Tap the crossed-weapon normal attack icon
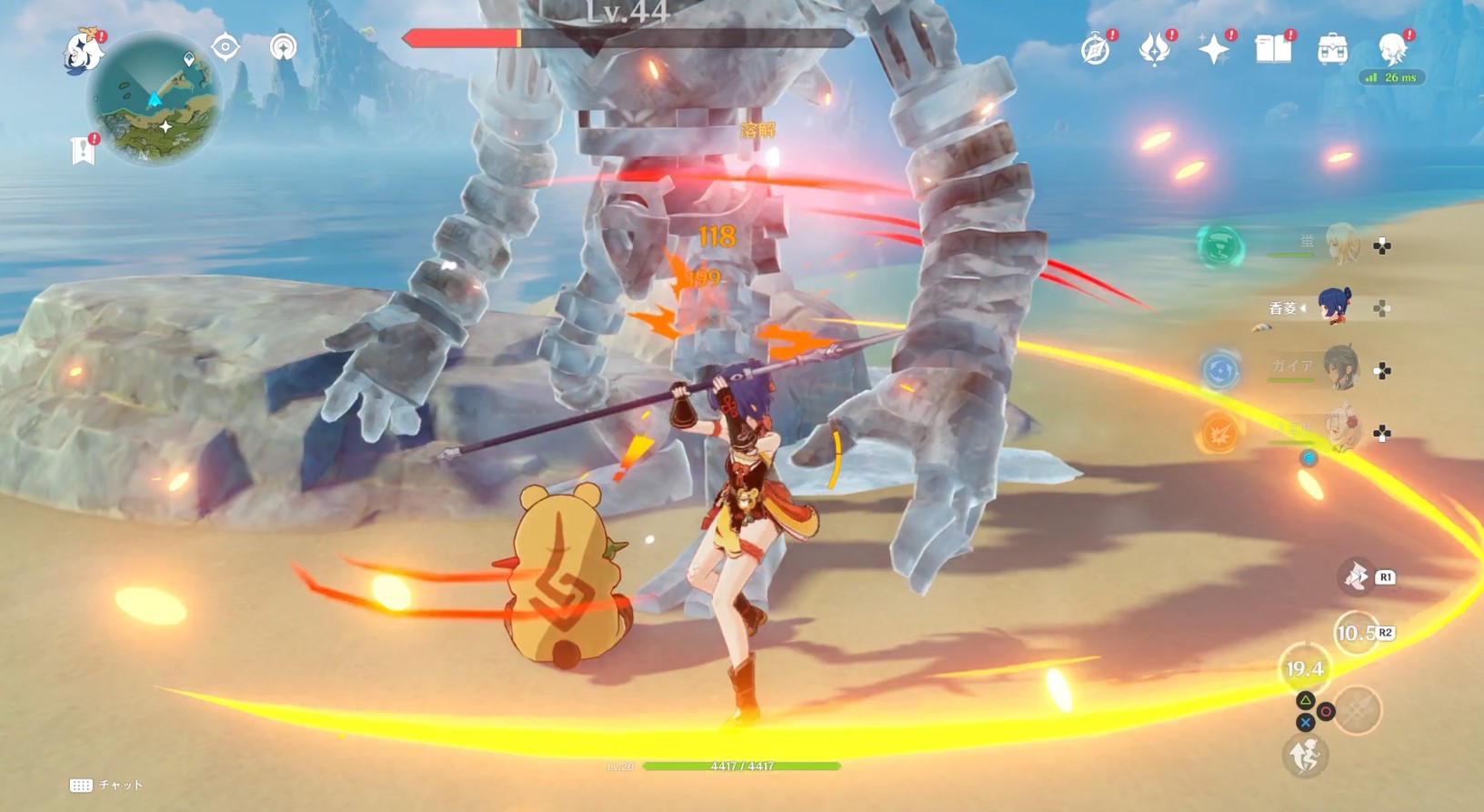The height and width of the screenshot is (812, 1484). pyautogui.click(x=1357, y=709)
